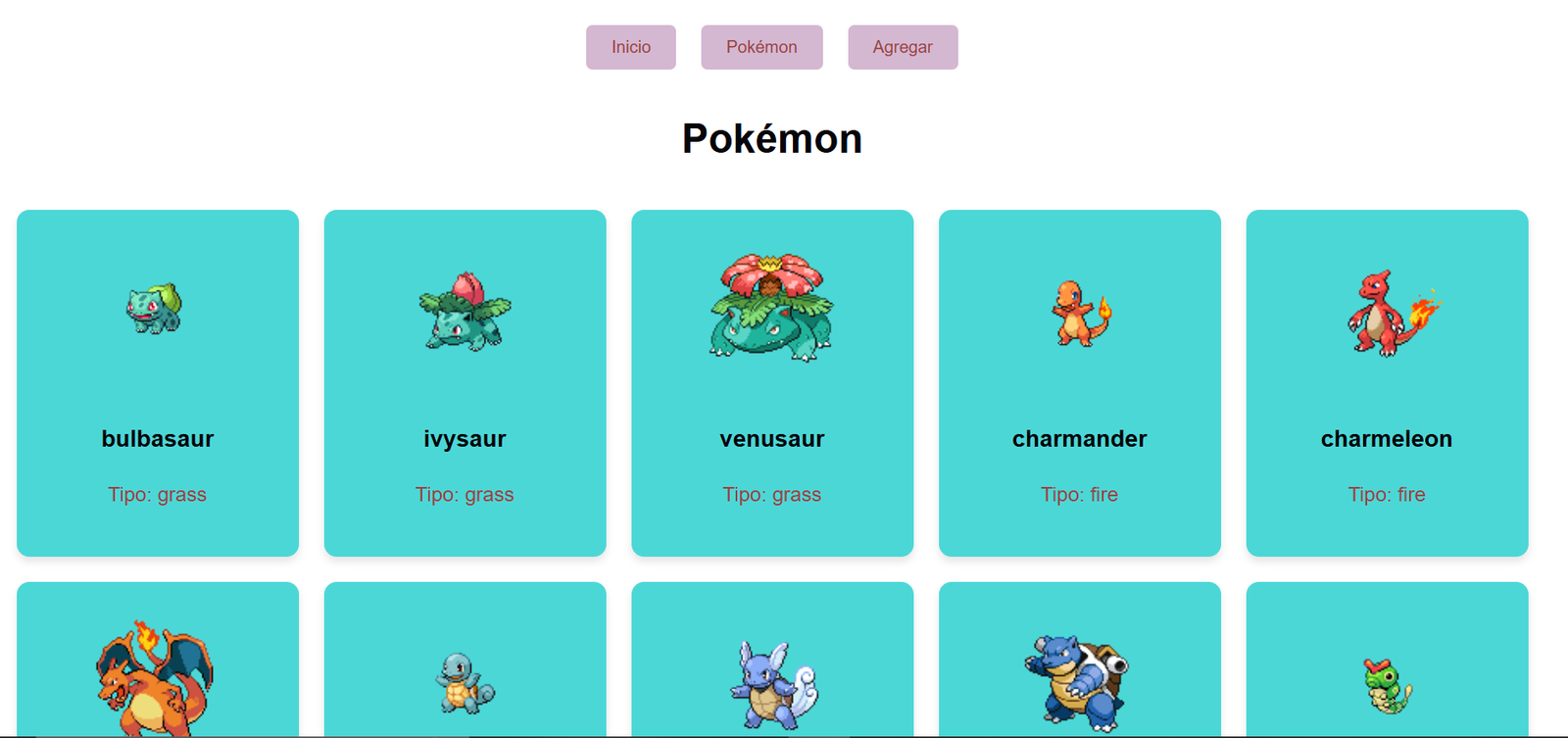Select the bulbasaur name label
Screen dimensions: 1568x738
(157, 439)
